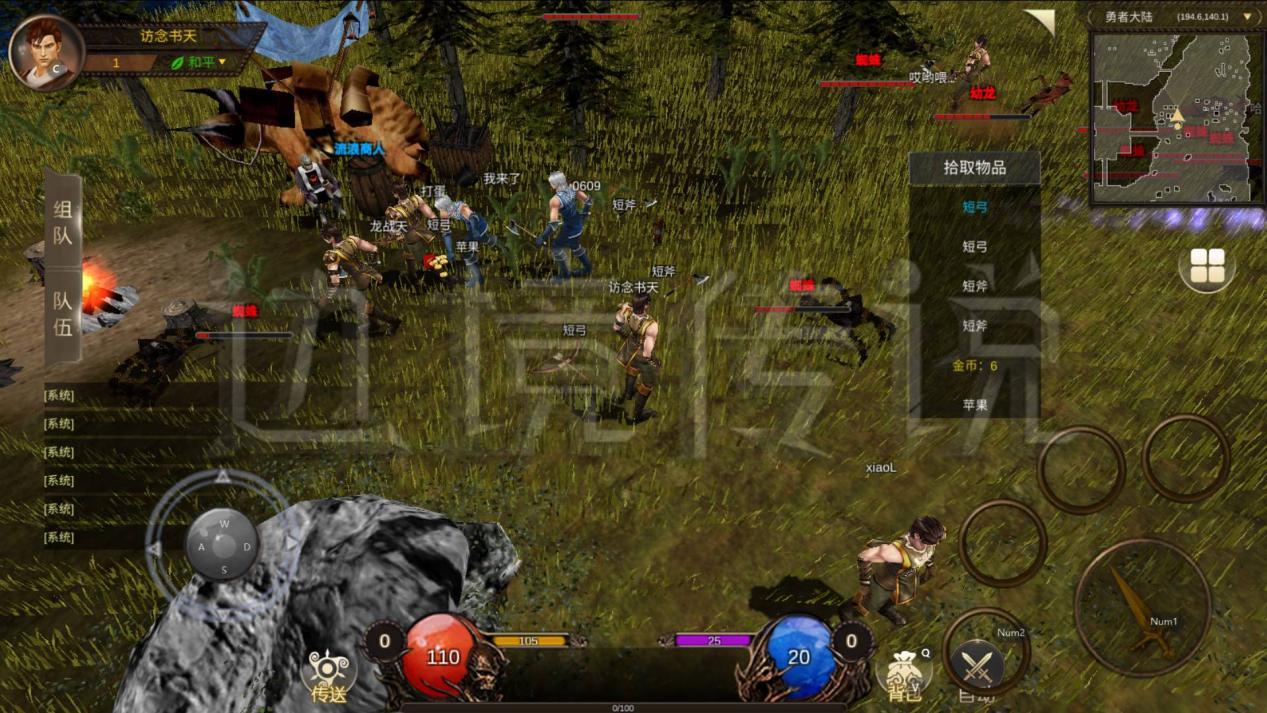This screenshot has height=713, width=1267.
Task: Collect 金币: 6 from the pickup list
Action: (975, 366)
